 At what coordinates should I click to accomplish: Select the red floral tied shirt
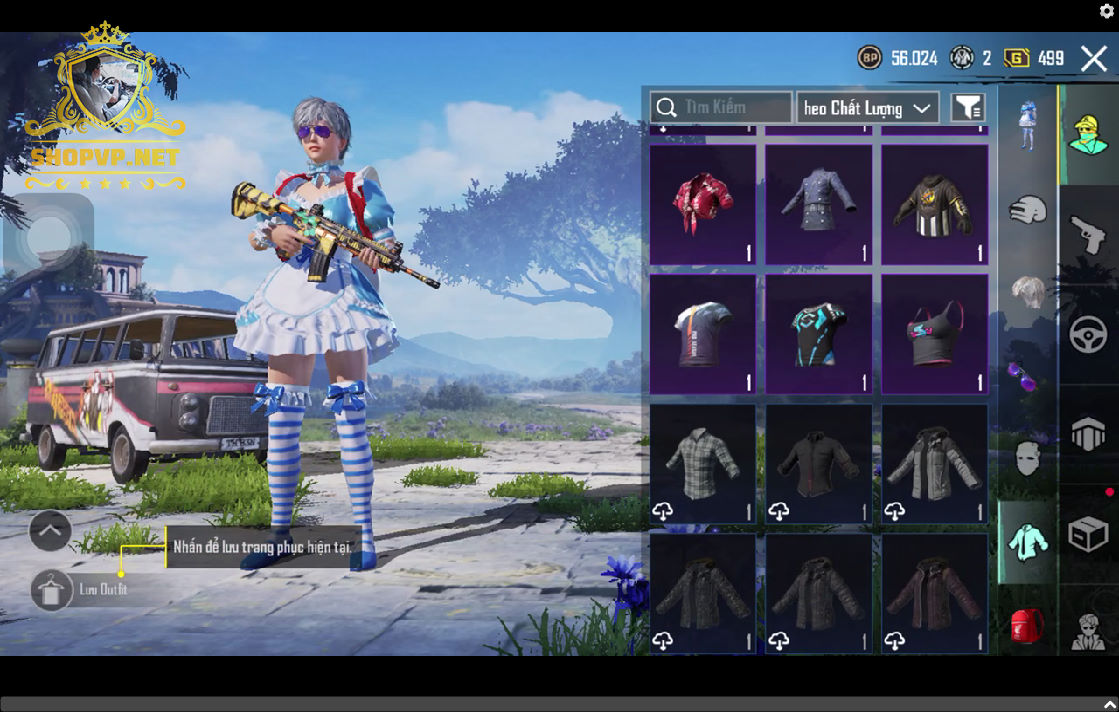[x=703, y=205]
